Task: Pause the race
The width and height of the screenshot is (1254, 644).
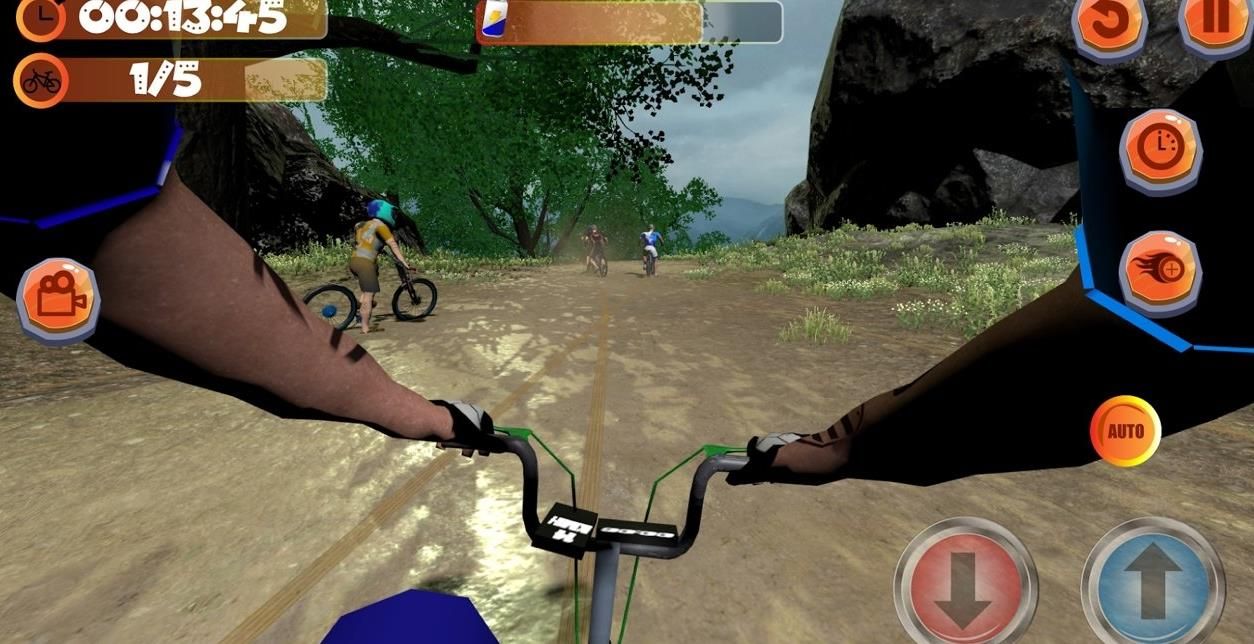Action: (1216, 22)
